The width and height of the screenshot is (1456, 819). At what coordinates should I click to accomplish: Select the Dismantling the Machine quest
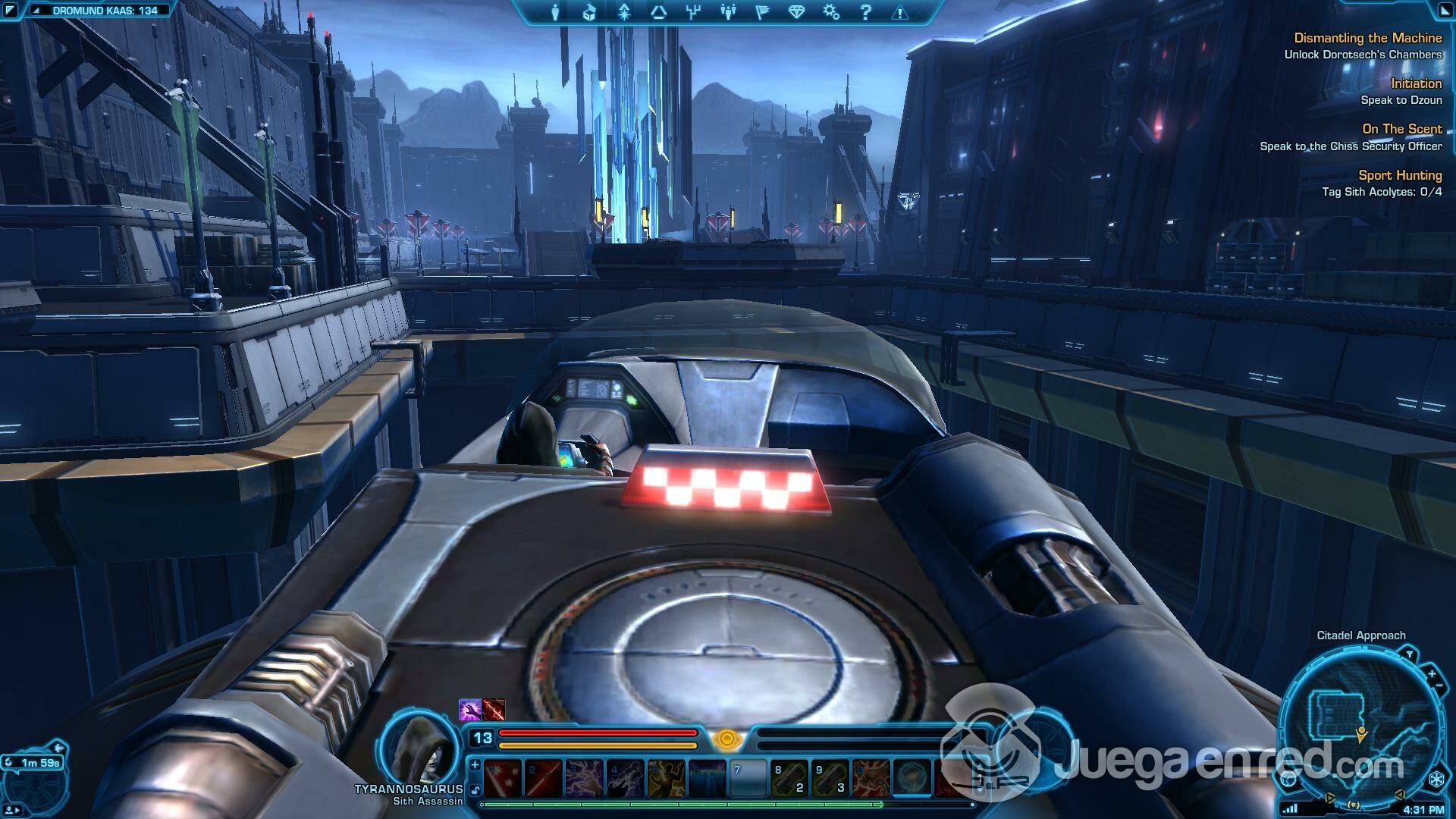point(1367,38)
